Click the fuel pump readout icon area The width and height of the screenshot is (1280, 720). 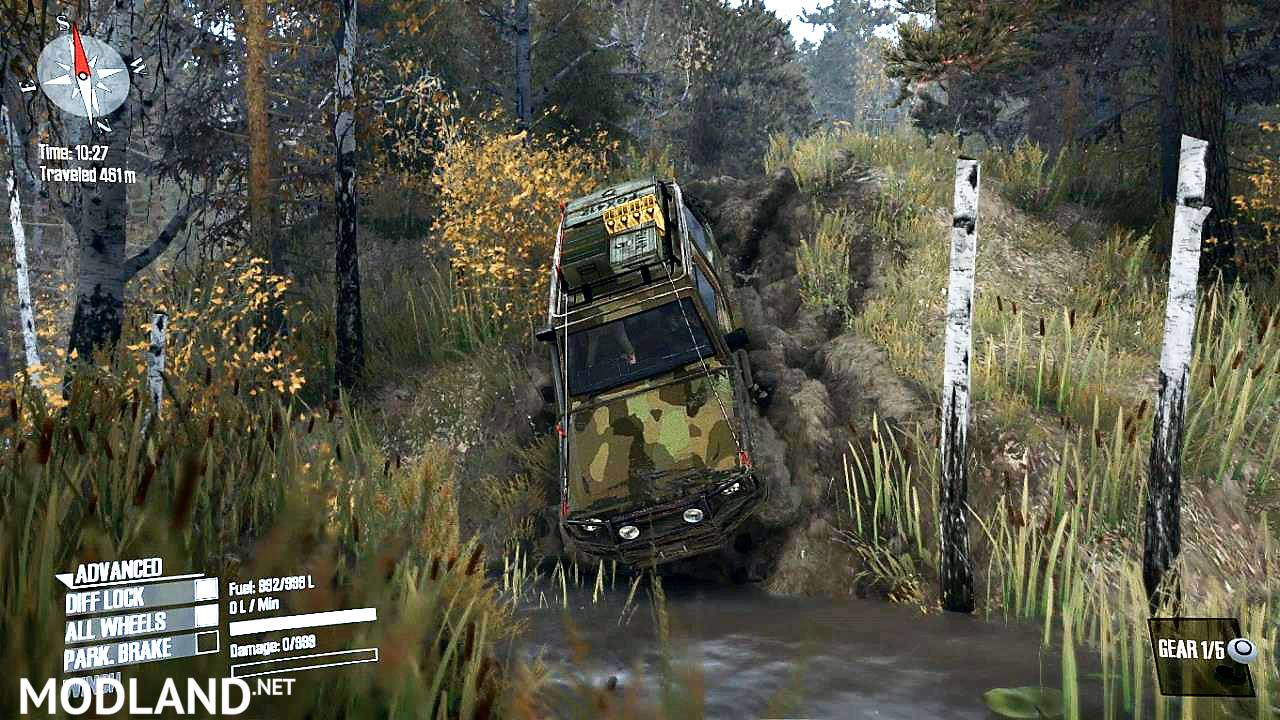[270, 588]
